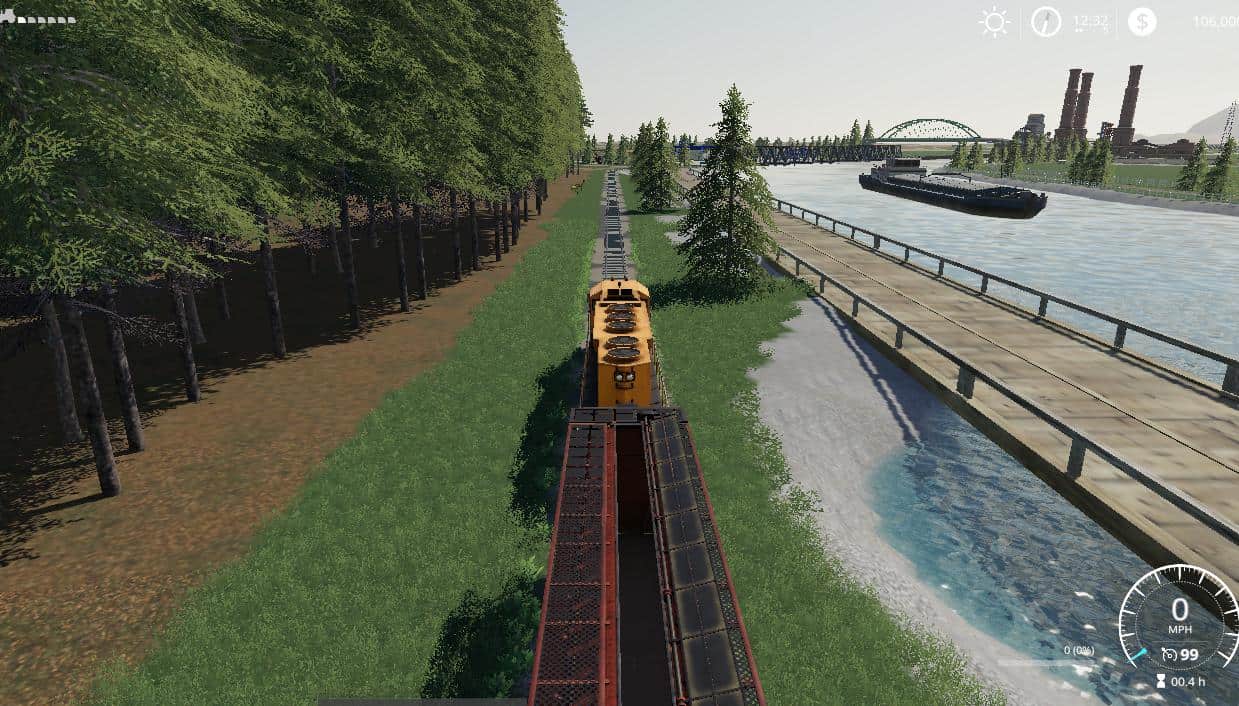The height and width of the screenshot is (706, 1239).
Task: Toggle the cruise control speed icon
Action: (x=1169, y=655)
